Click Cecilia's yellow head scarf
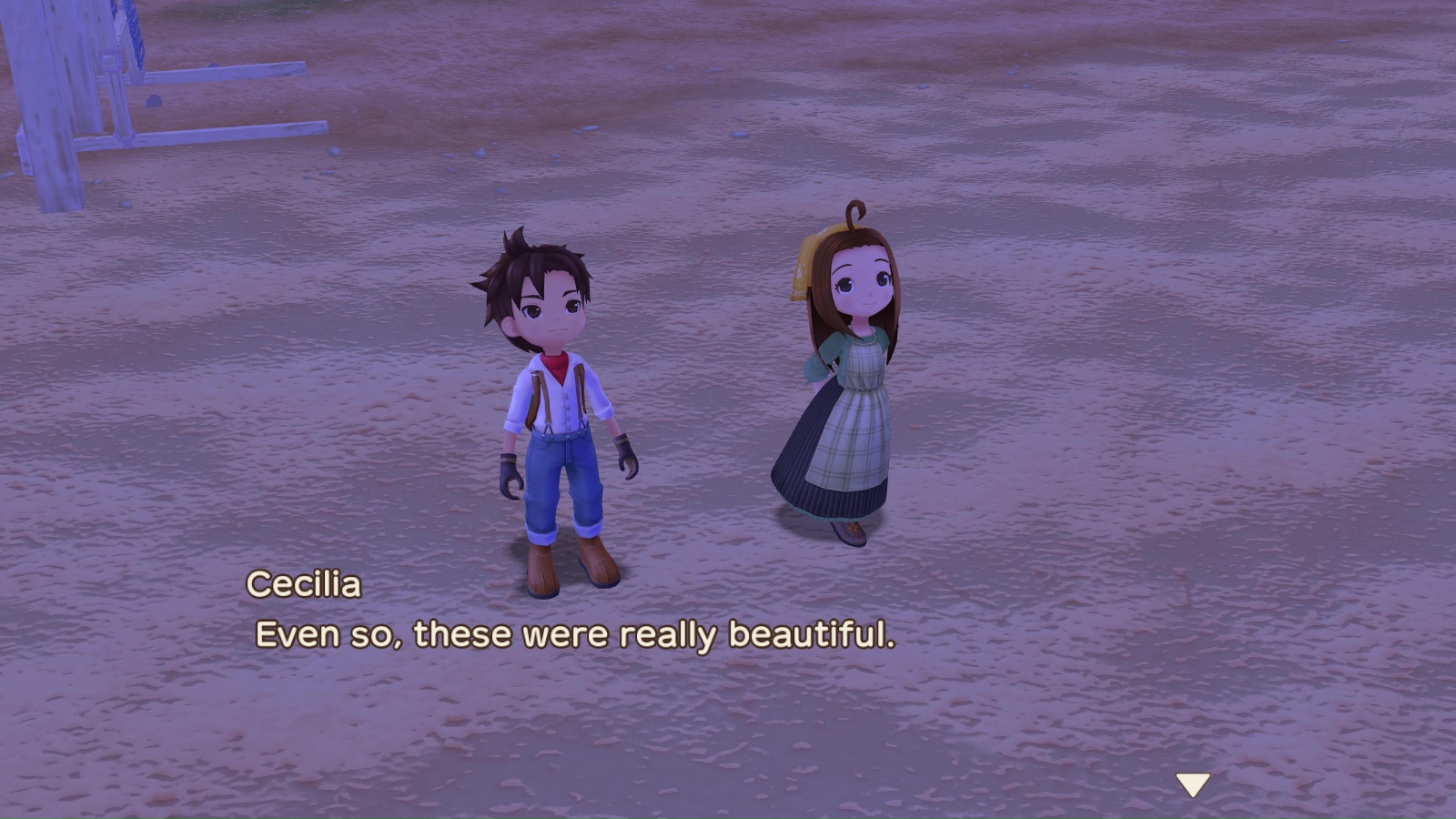1456x819 pixels. 801,268
